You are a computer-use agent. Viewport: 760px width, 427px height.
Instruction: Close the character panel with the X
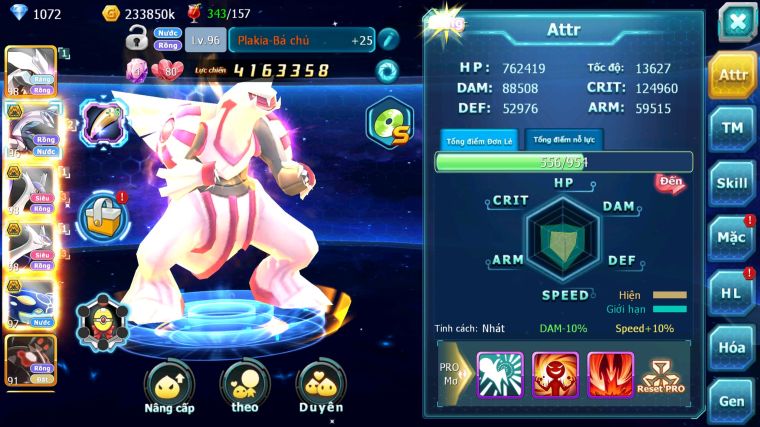coord(737,21)
